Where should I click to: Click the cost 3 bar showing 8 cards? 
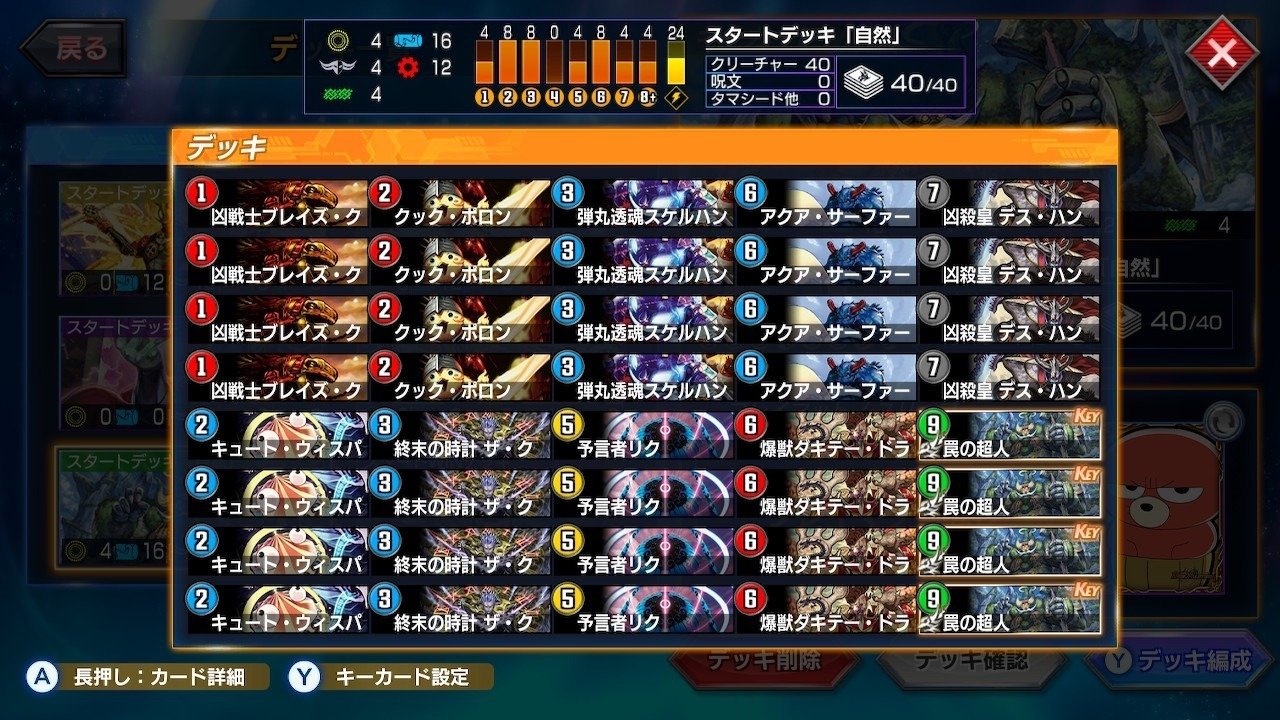point(530,62)
